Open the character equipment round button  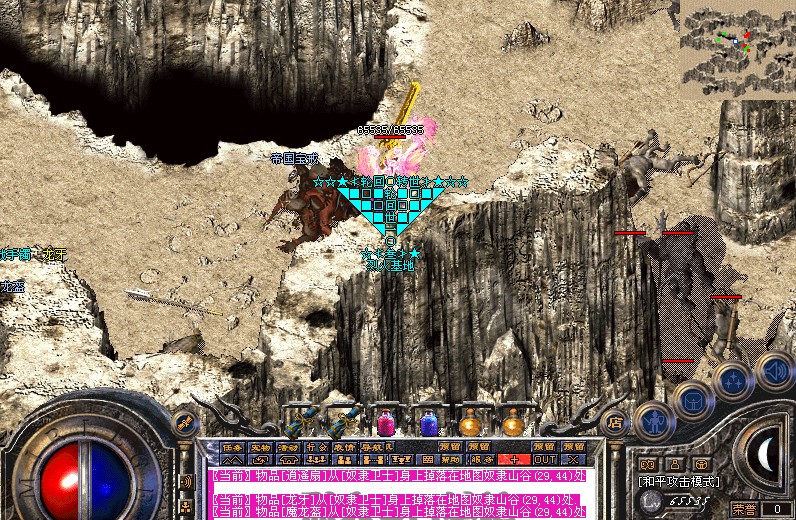(x=653, y=419)
